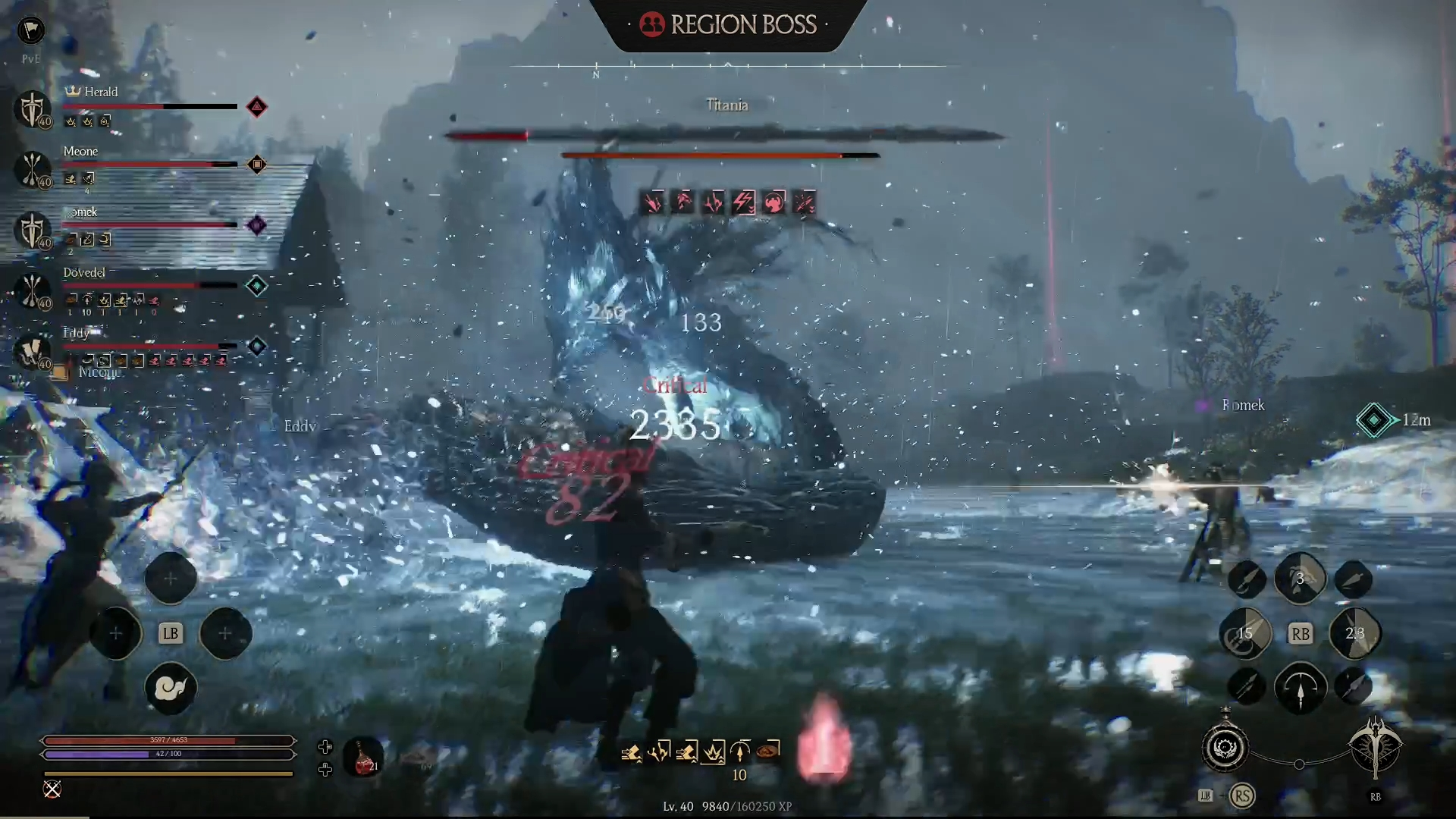Click the teal diamond 12m waypoint marker
Image resolution: width=1456 pixels, height=819 pixels.
pyautogui.click(x=1373, y=420)
